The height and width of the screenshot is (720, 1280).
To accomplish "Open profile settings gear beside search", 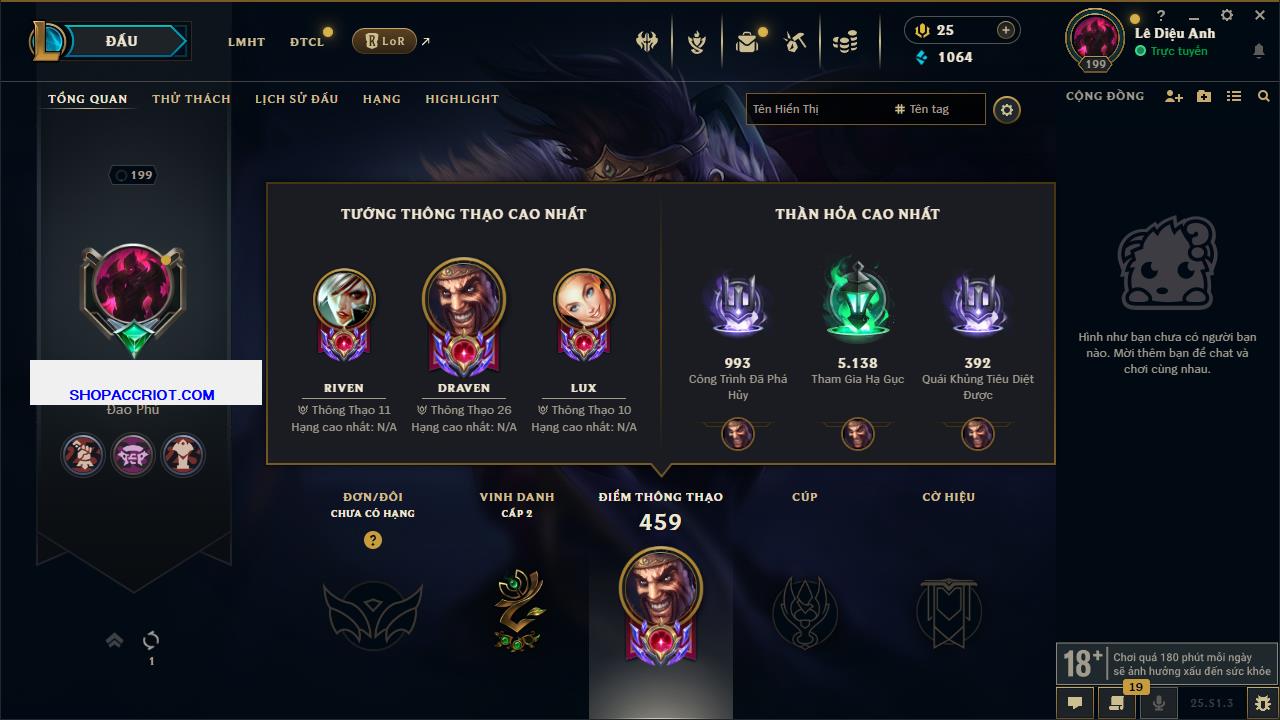I will tap(1007, 109).
